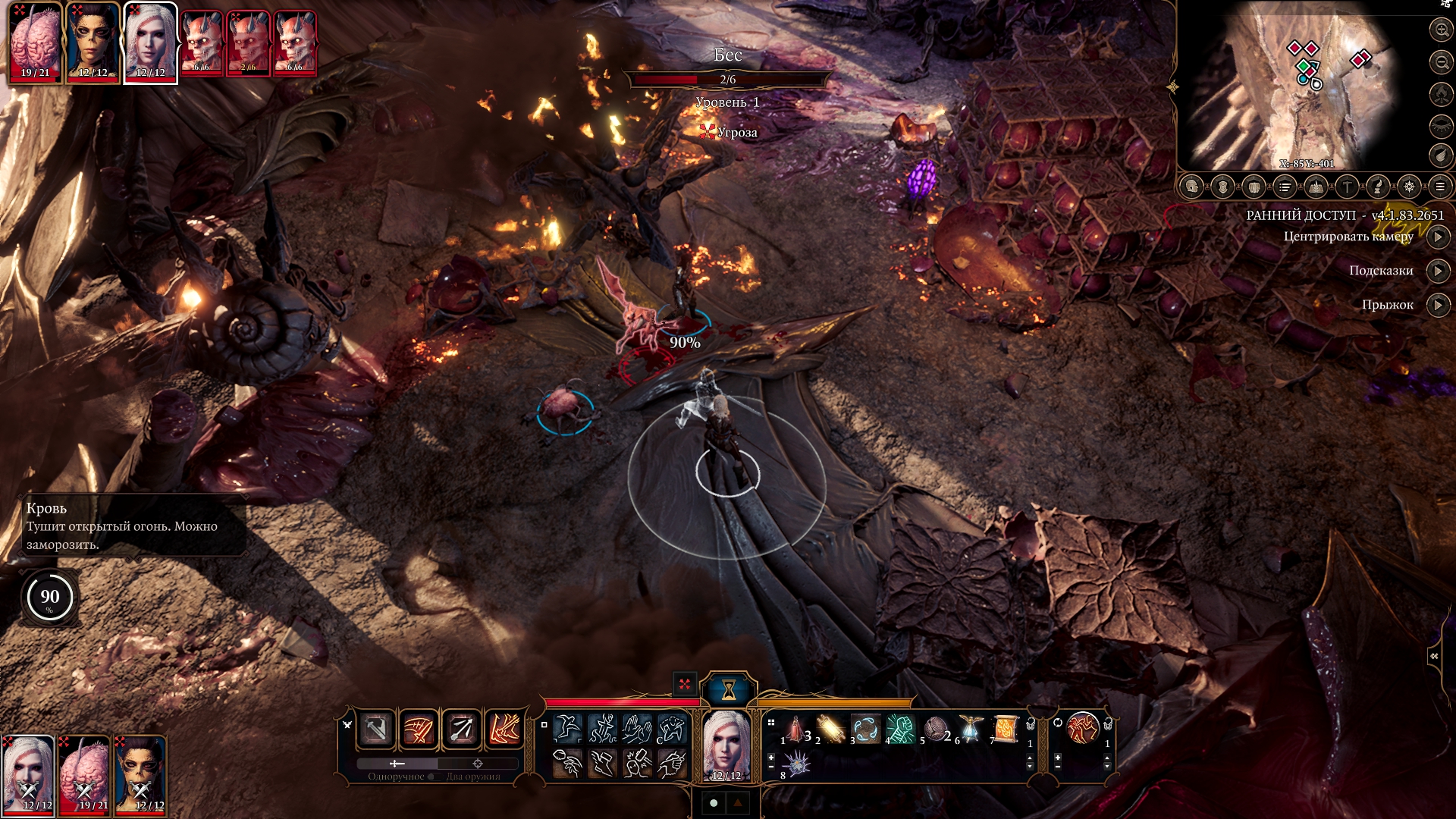This screenshot has width=1456, height=819.
Task: Select the wounded imp with 2/6 health
Action: 249,43
